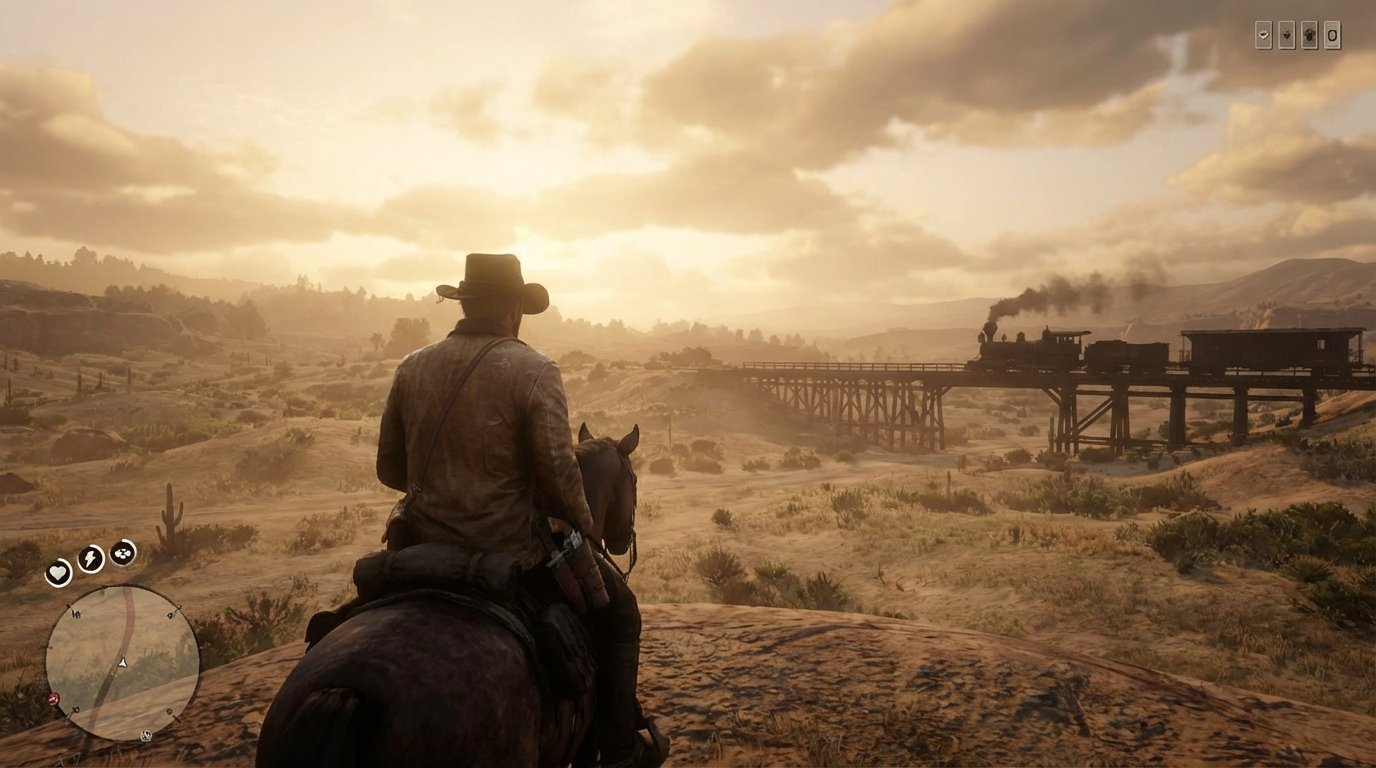The image size is (1376, 768).
Task: Select the health core heart icon
Action: pos(58,573)
